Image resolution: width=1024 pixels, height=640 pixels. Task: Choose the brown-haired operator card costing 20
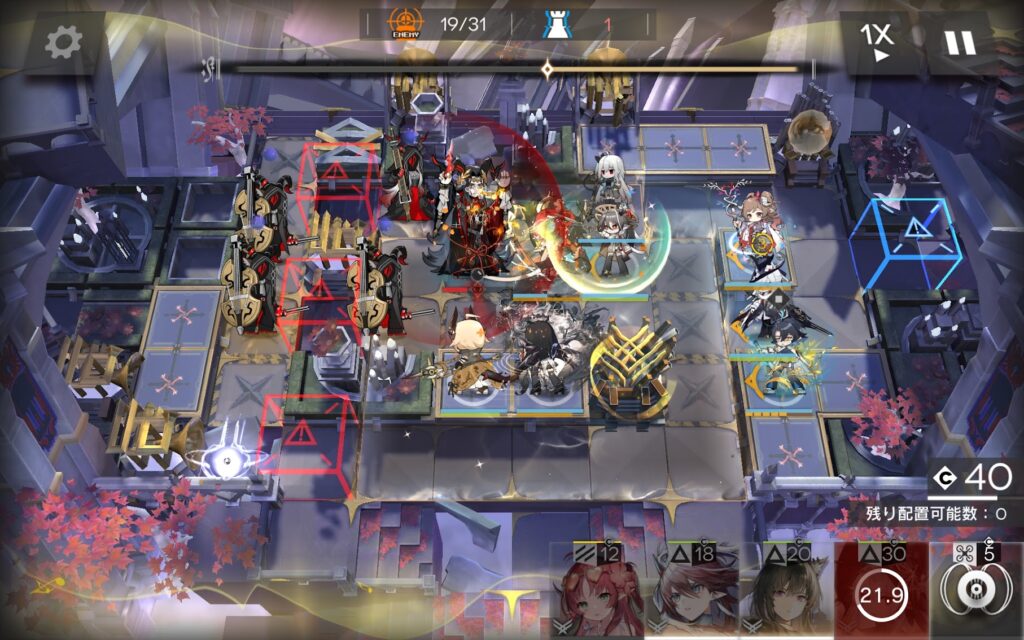pyautogui.click(x=785, y=592)
